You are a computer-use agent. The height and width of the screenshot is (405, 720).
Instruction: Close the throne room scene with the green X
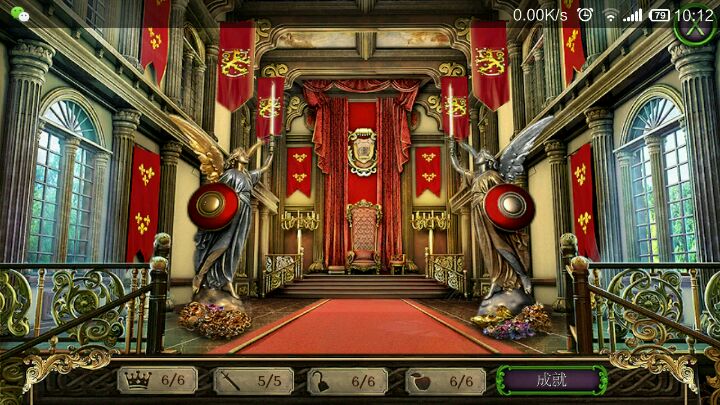point(696,24)
